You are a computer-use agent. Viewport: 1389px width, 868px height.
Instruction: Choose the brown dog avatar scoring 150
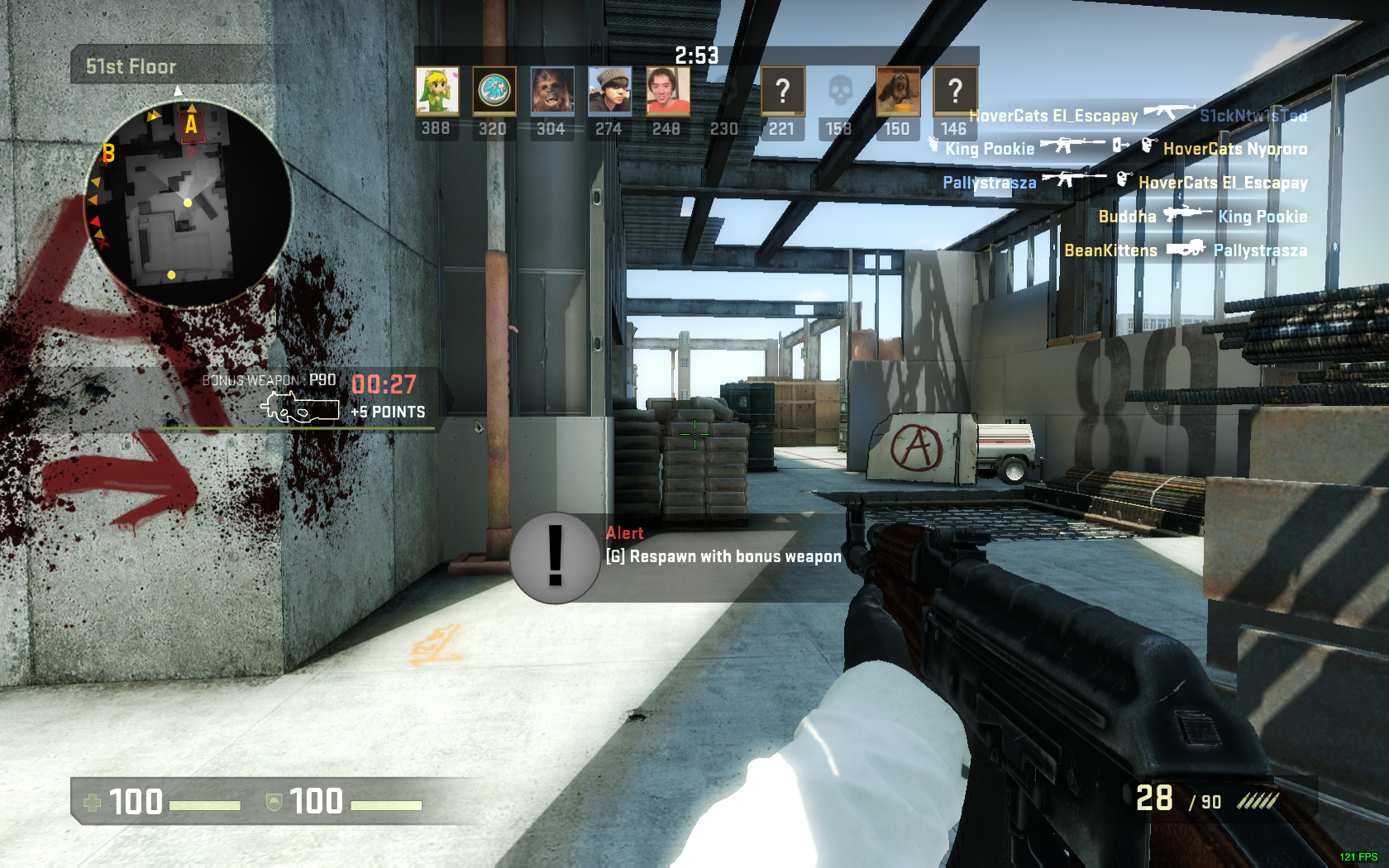897,91
